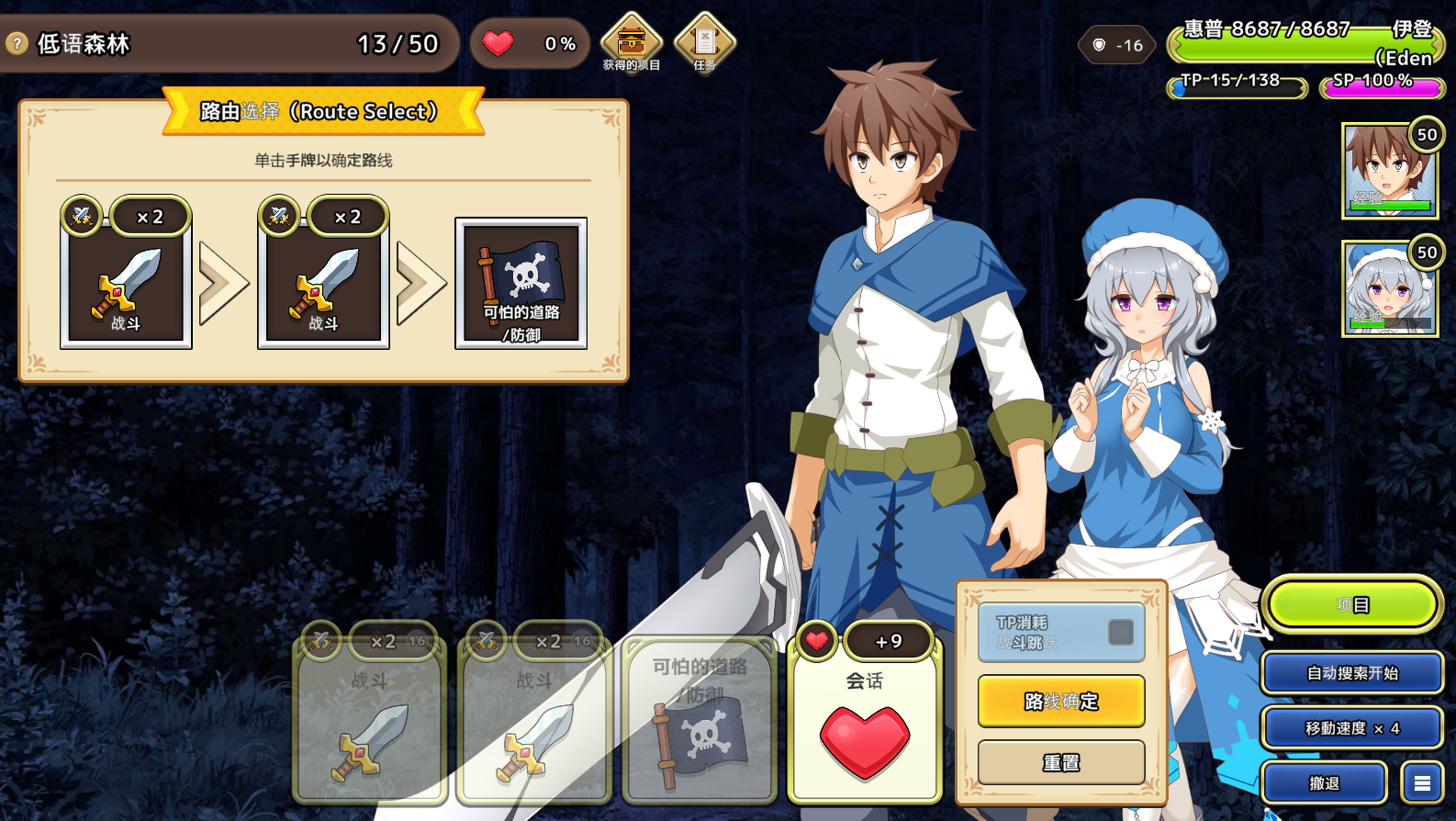Change the 移動速度 ×4 speed setting
This screenshot has height=821, width=1456.
click(1352, 728)
